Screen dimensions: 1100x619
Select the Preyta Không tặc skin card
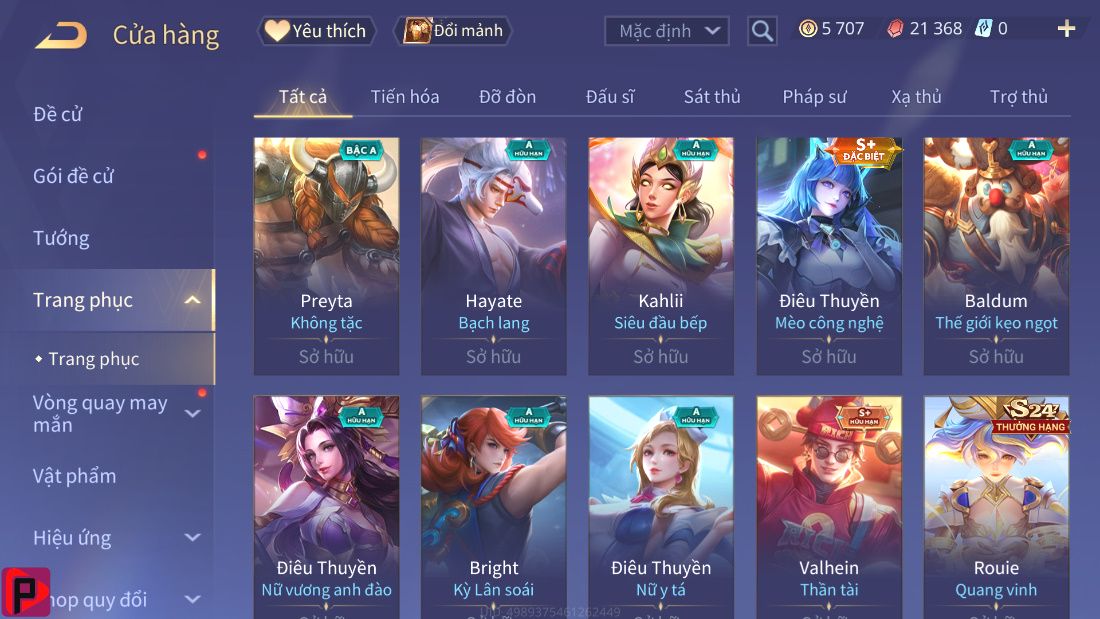coord(326,255)
